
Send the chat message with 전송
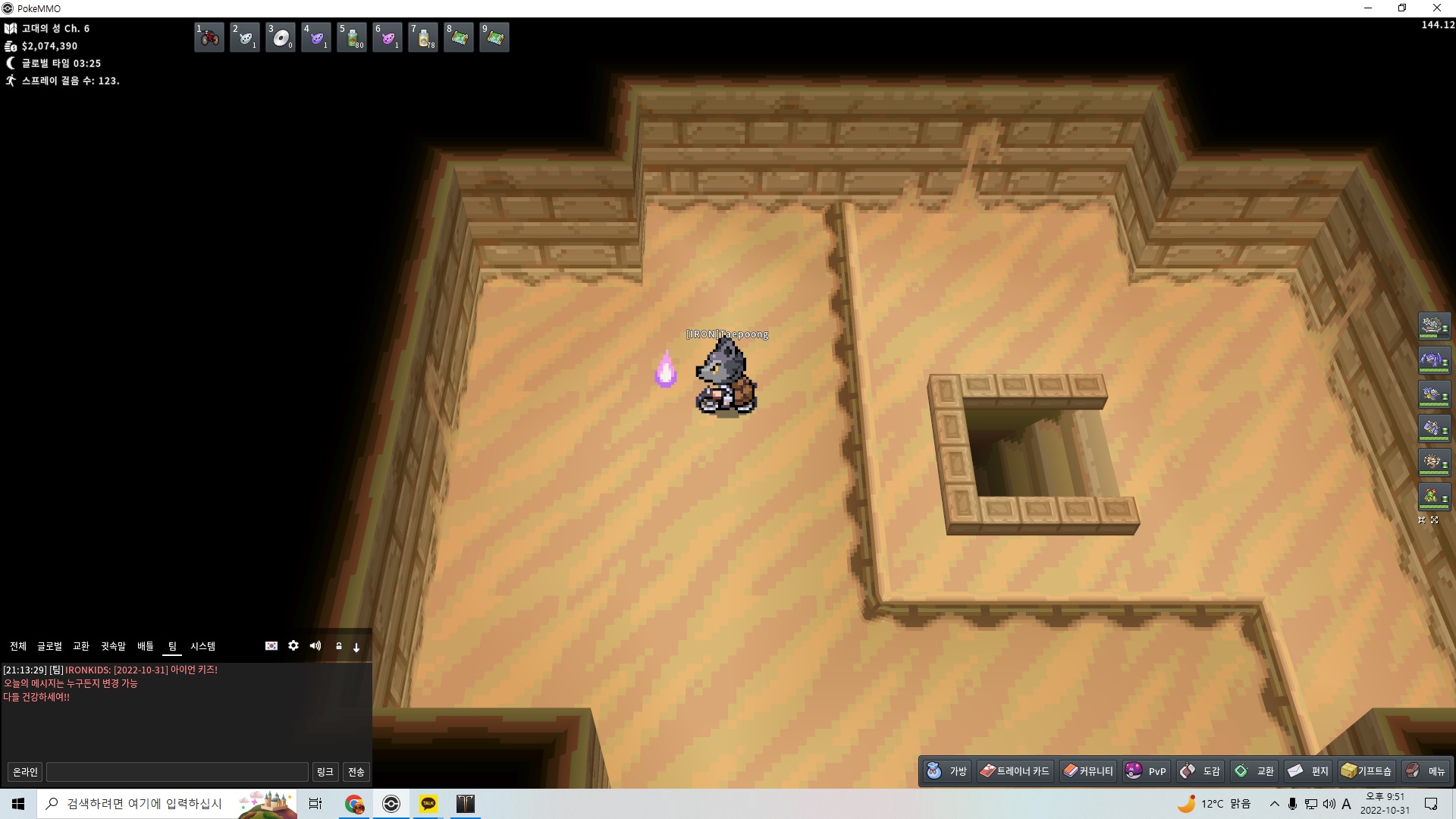[356, 772]
